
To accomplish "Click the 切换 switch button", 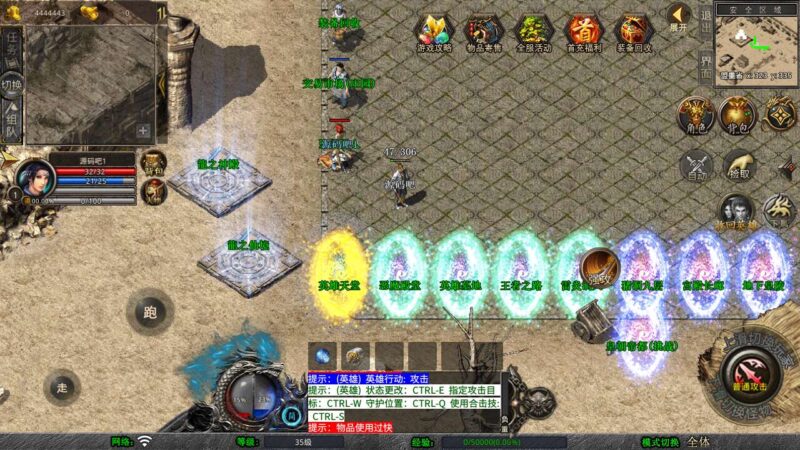I will click(x=12, y=84).
